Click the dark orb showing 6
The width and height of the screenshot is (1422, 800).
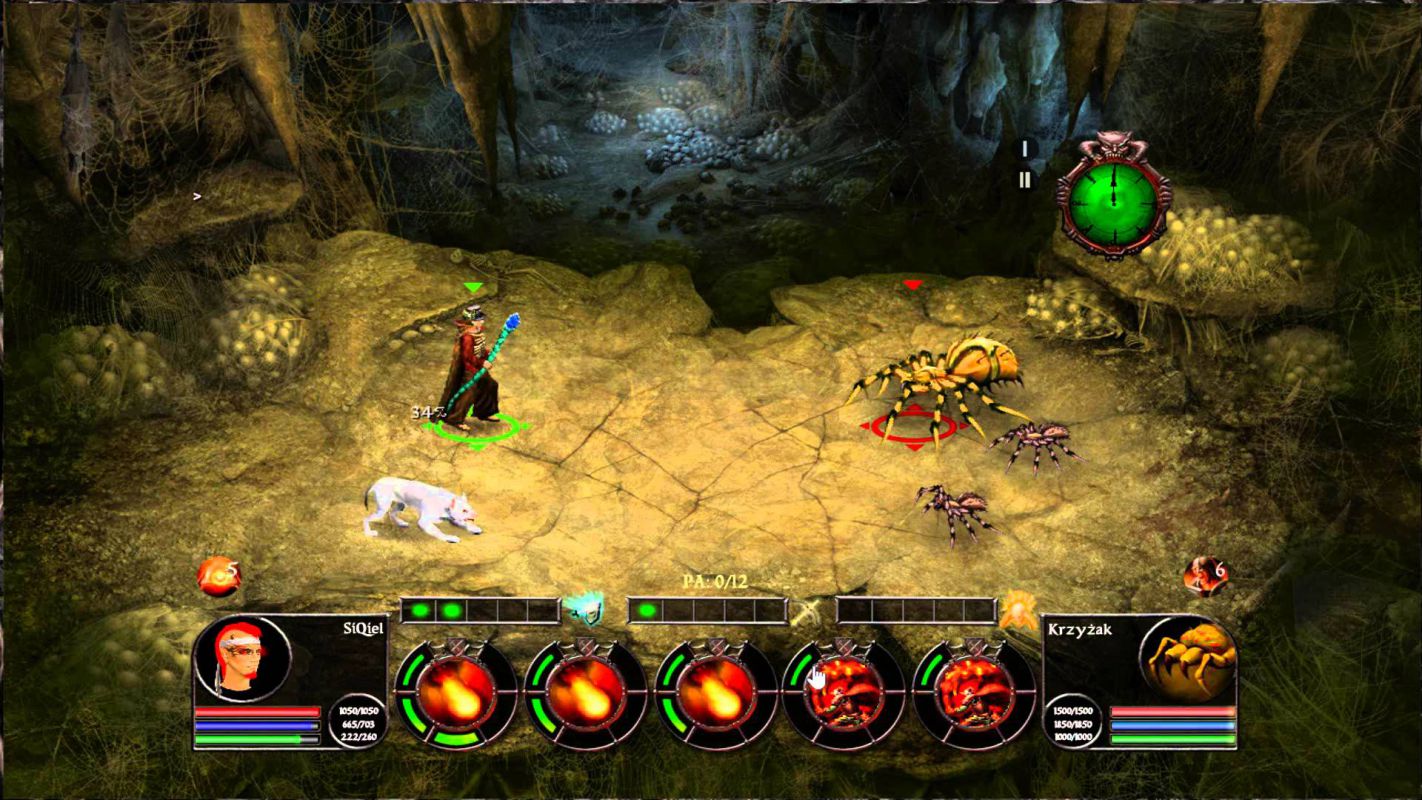pyautogui.click(x=1204, y=575)
